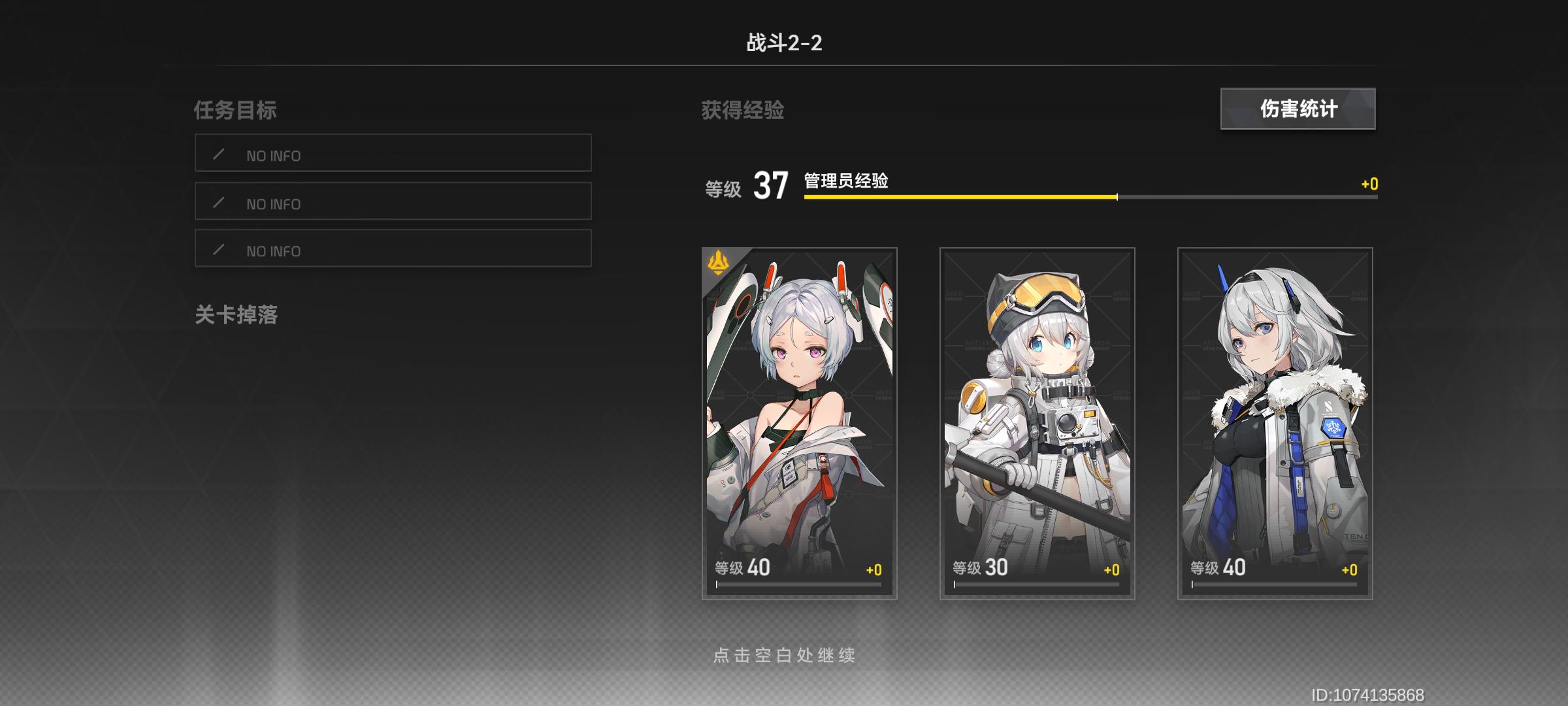Click the slash icon in the third NO INFO row

[x=219, y=248]
